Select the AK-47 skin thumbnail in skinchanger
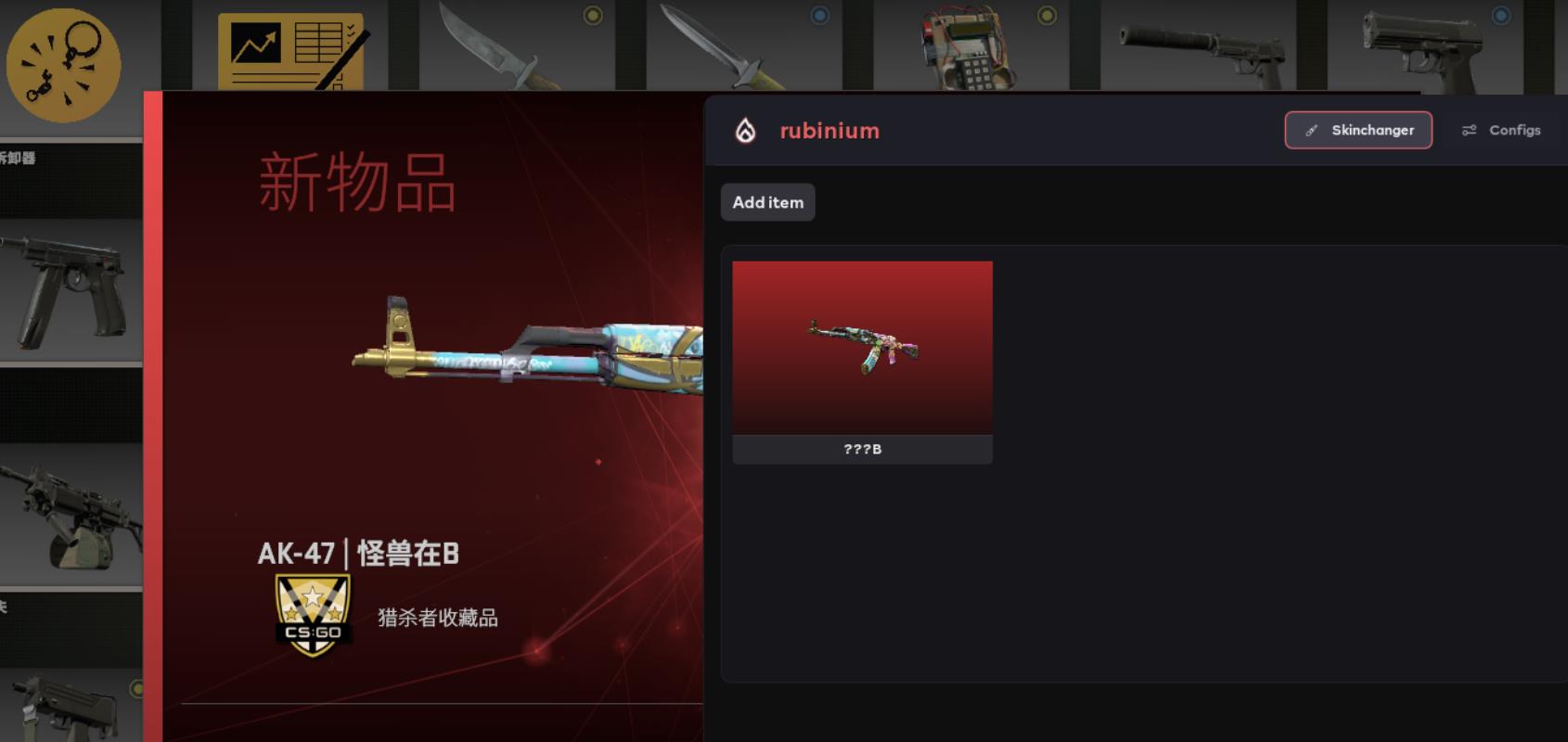This screenshot has height=742, width=1568. [862, 349]
